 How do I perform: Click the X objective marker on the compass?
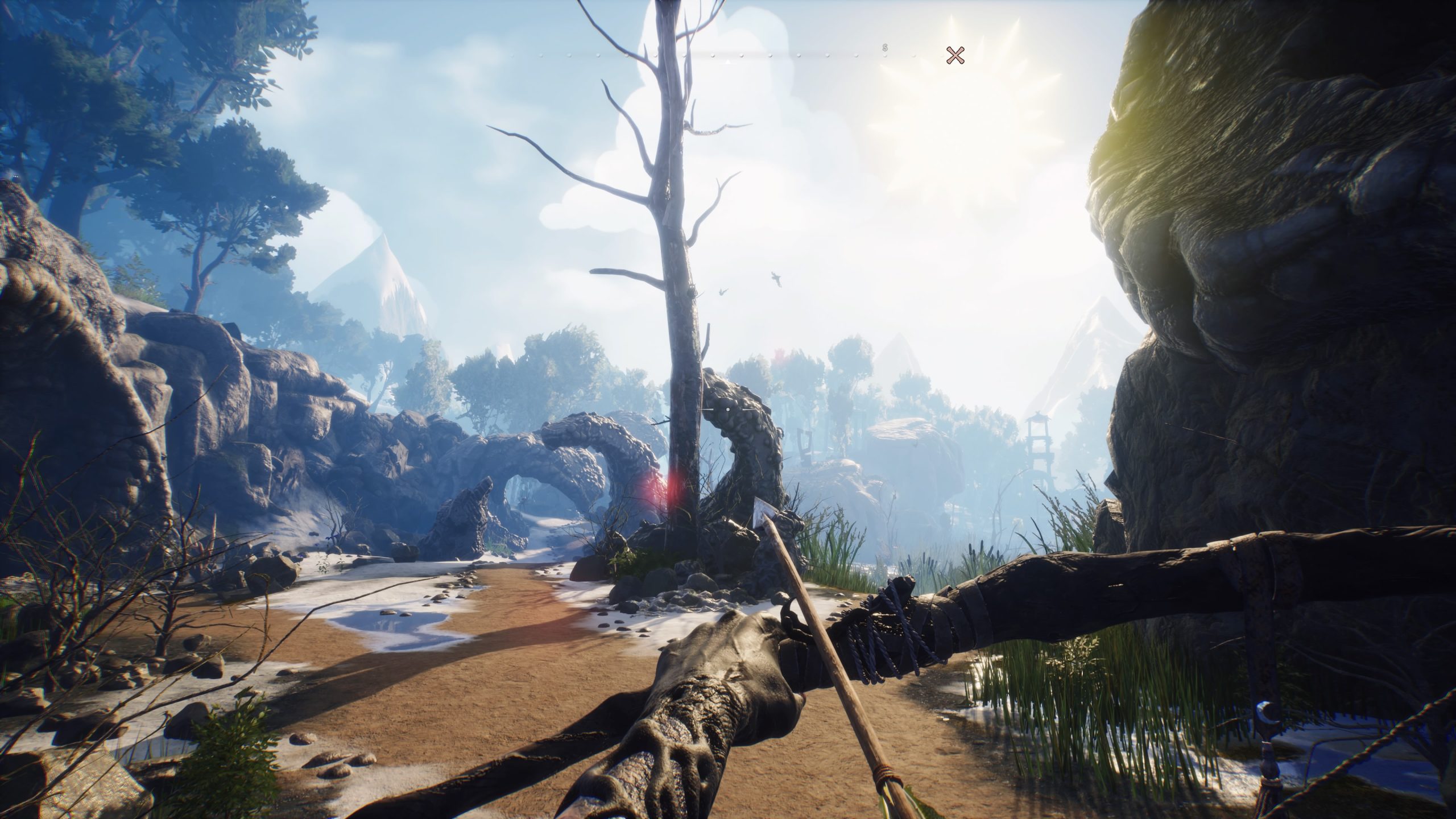pyautogui.click(x=955, y=55)
